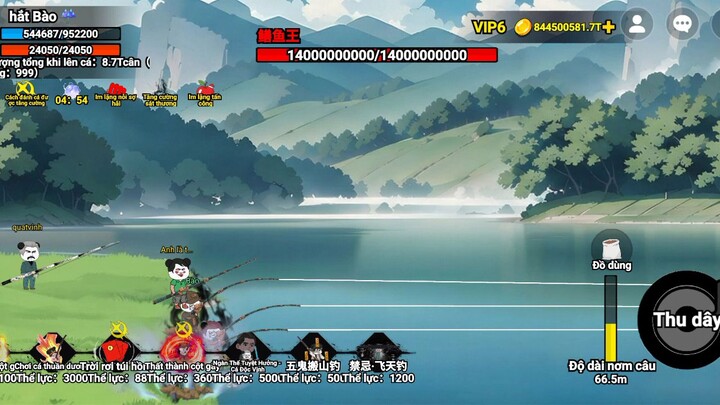Open the player profile icon
The width and height of the screenshot is (720, 405).
tap(636, 25)
